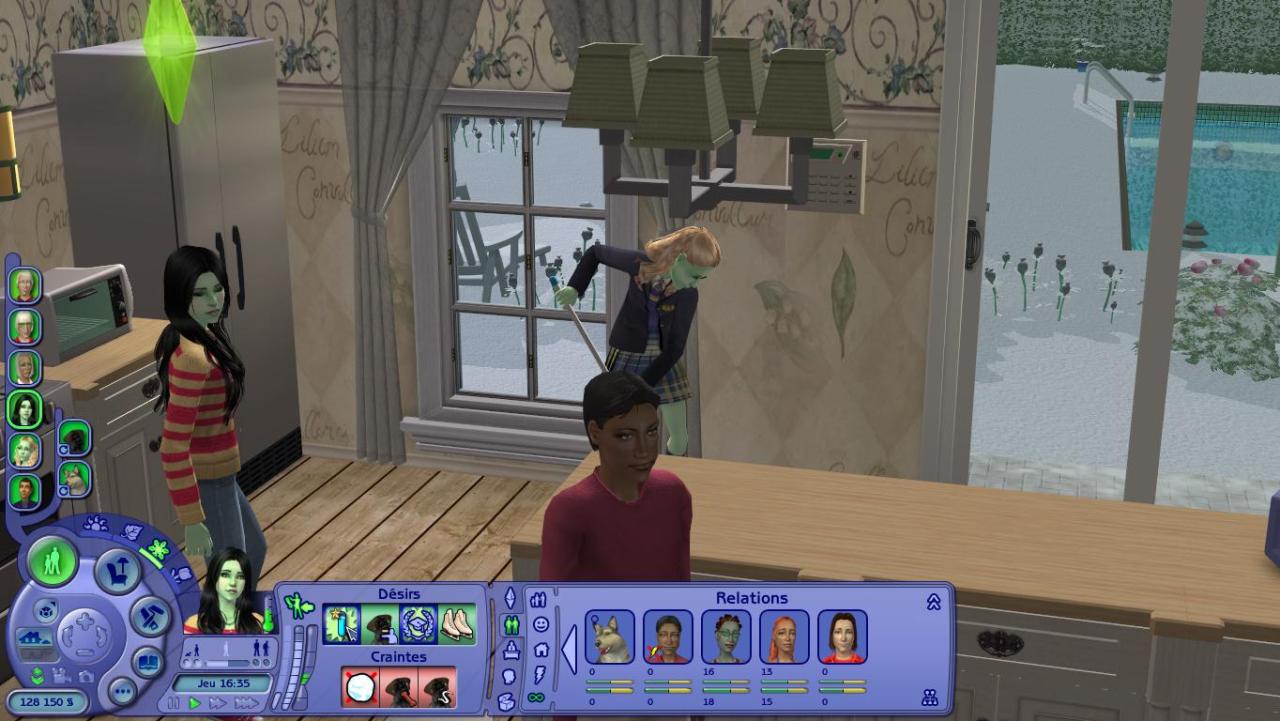Switch to Live mode button
This screenshot has height=721, width=1280.
pyautogui.click(x=52, y=561)
